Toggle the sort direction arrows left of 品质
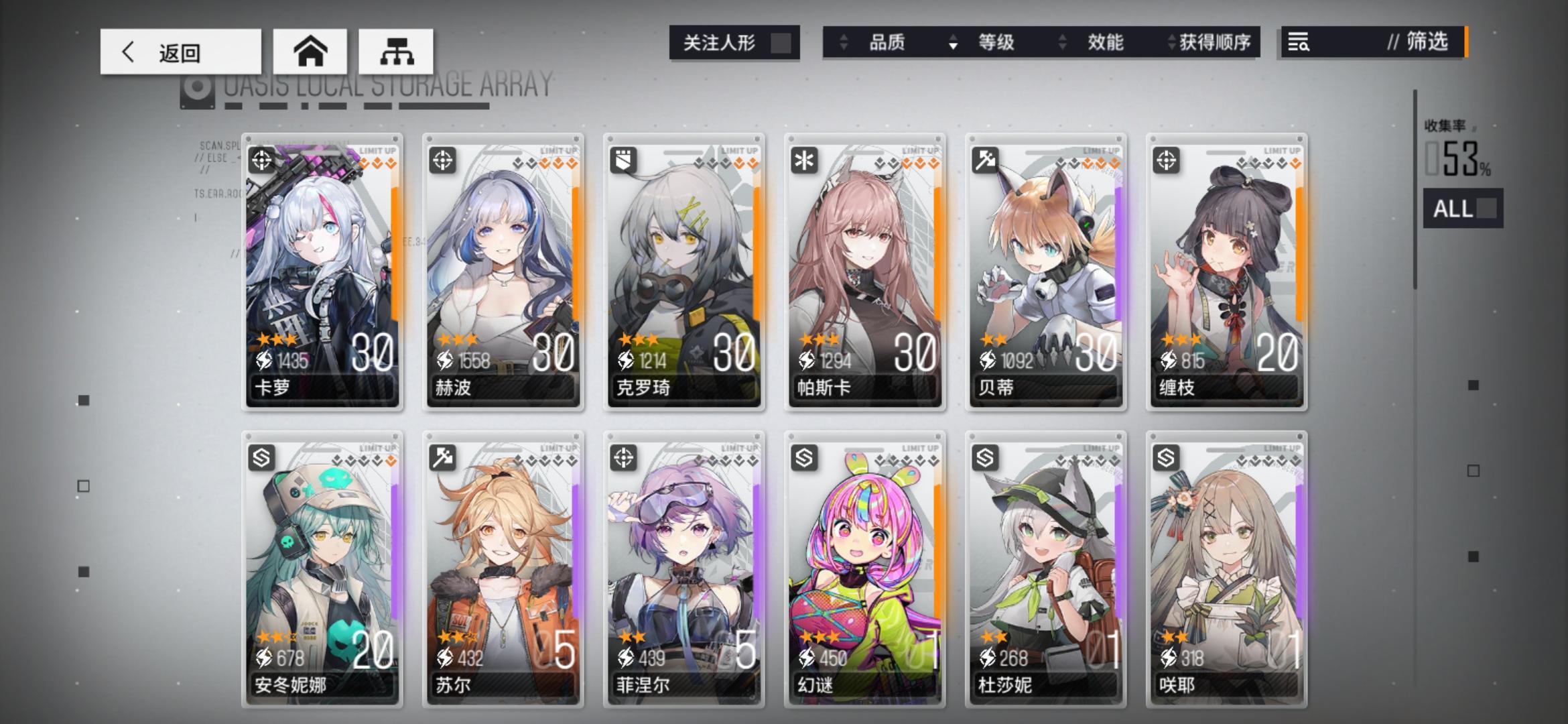 (x=843, y=42)
